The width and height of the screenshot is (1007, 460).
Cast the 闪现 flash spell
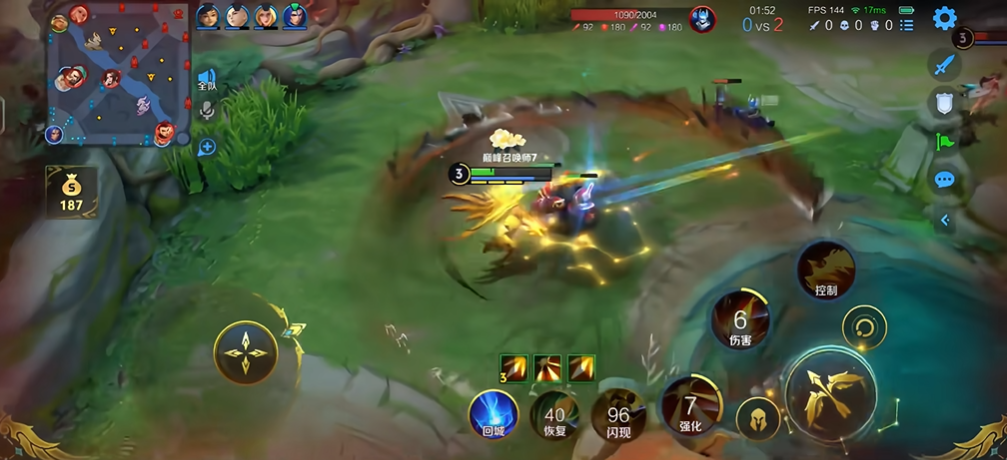[618, 415]
